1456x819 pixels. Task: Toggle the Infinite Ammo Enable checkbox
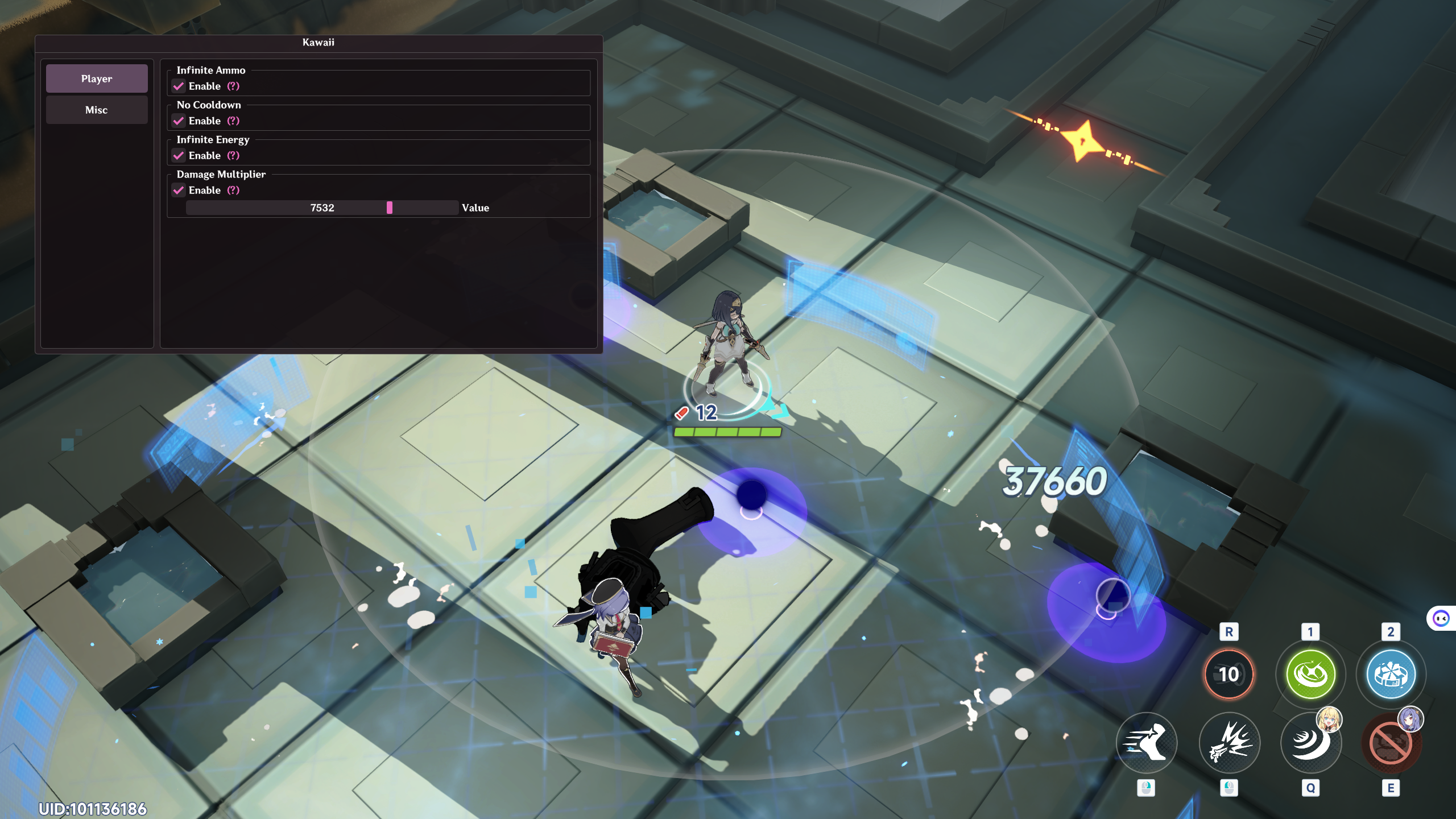coord(179,86)
